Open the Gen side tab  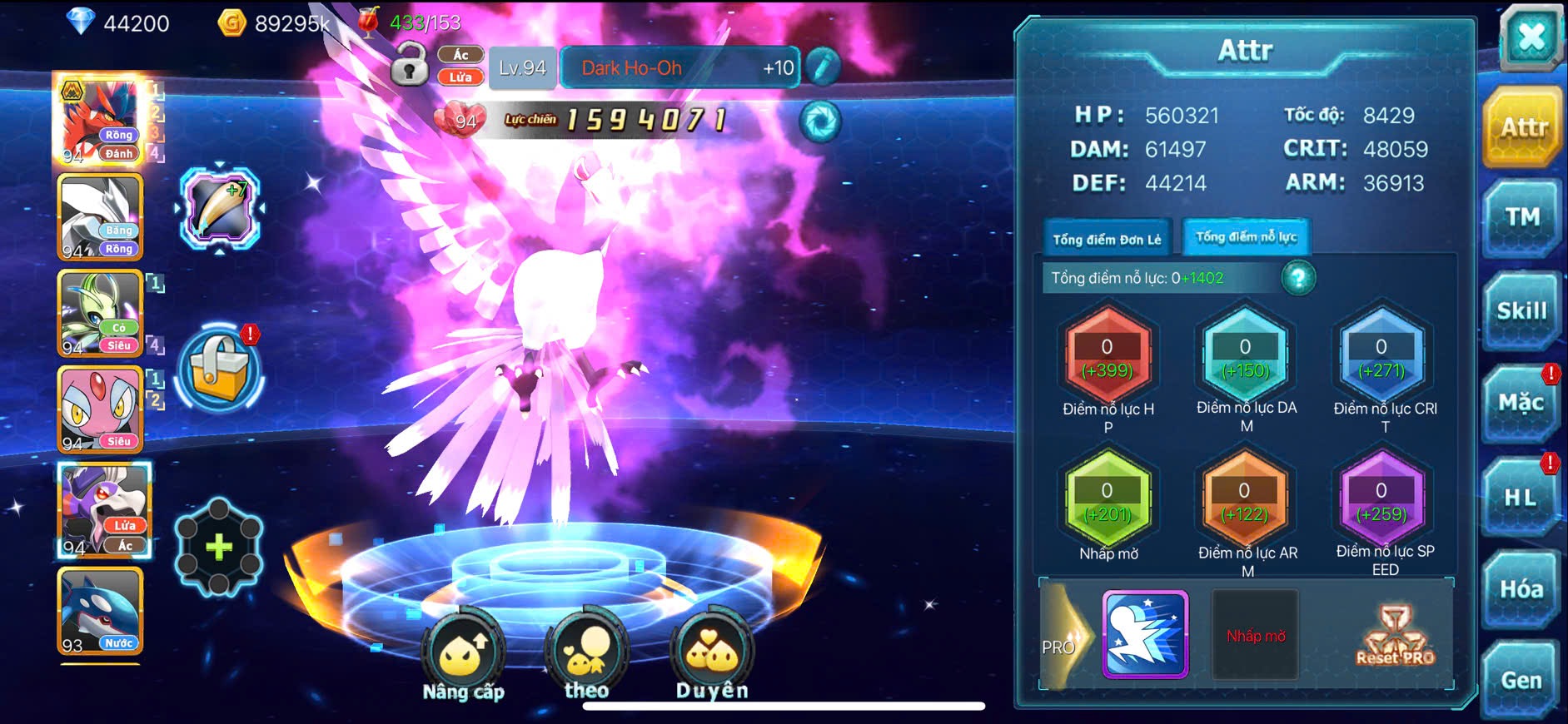pyautogui.click(x=1521, y=680)
